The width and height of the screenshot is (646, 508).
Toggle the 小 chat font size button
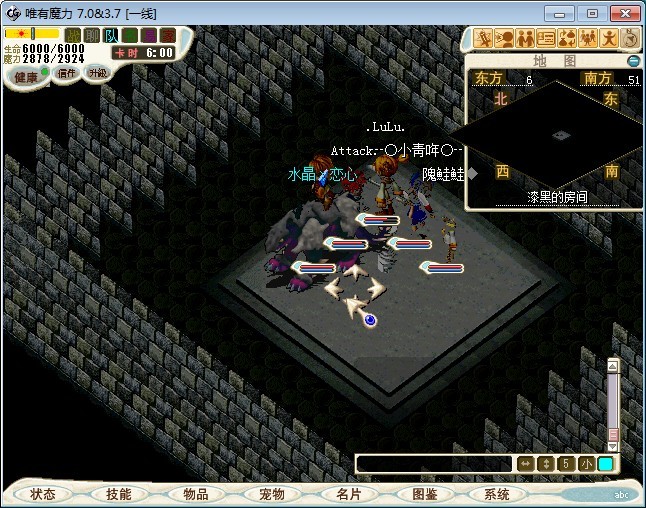585,464
